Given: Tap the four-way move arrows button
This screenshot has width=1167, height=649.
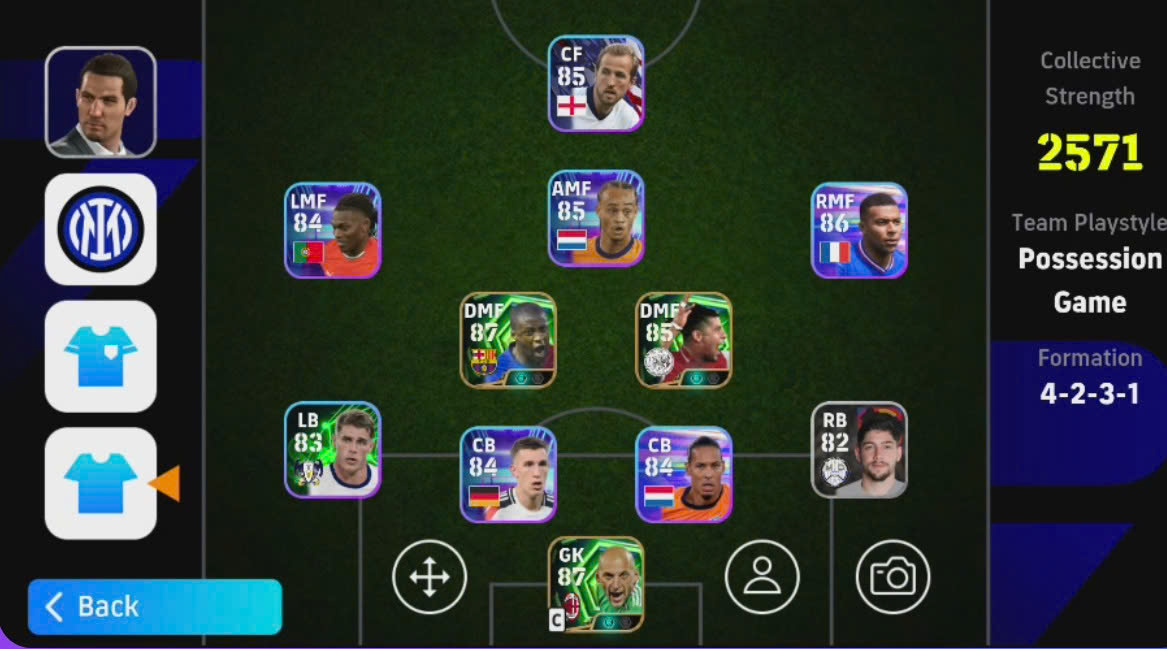Looking at the screenshot, I should [x=429, y=577].
